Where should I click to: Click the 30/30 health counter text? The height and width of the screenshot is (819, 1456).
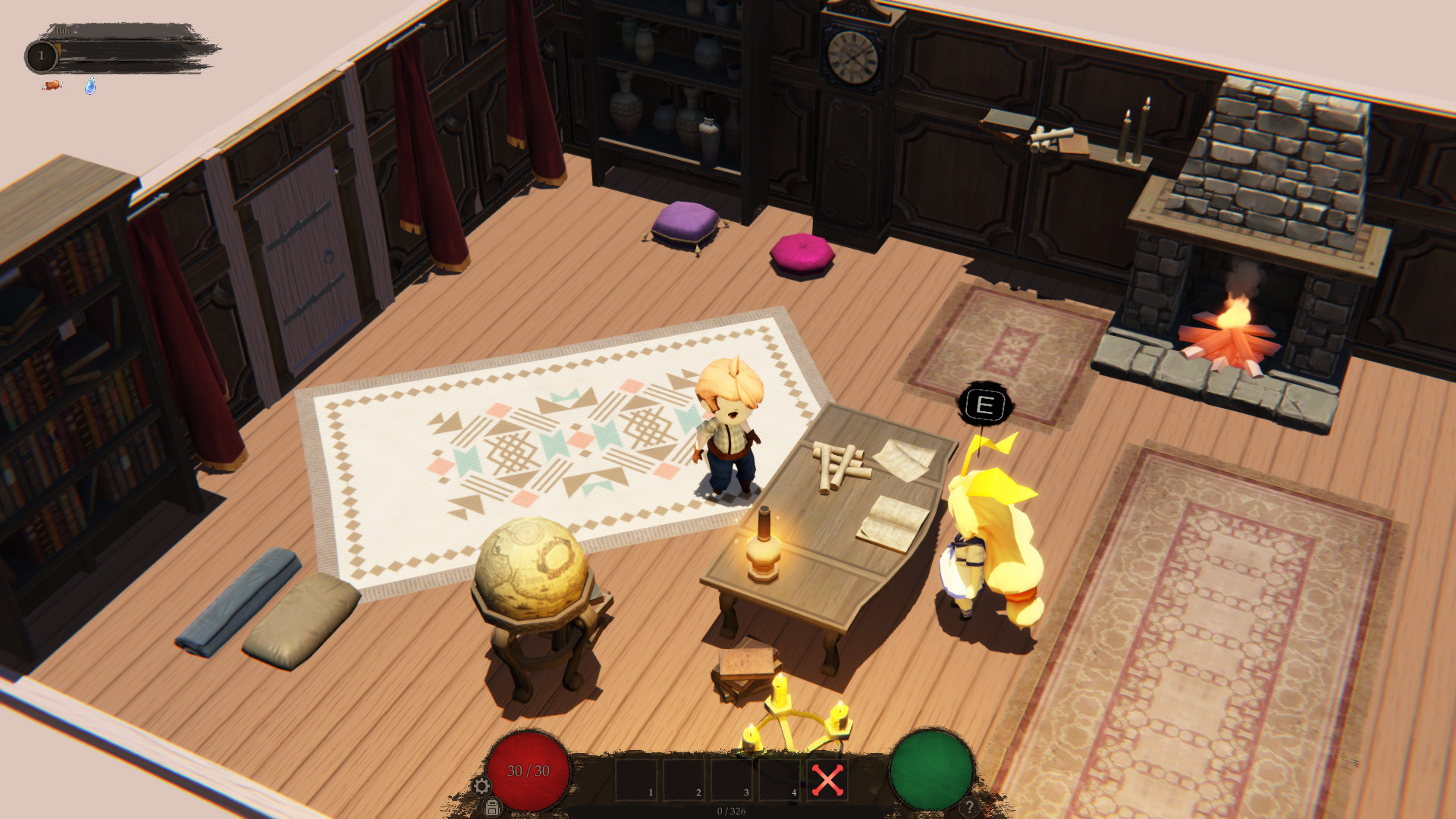point(529,771)
